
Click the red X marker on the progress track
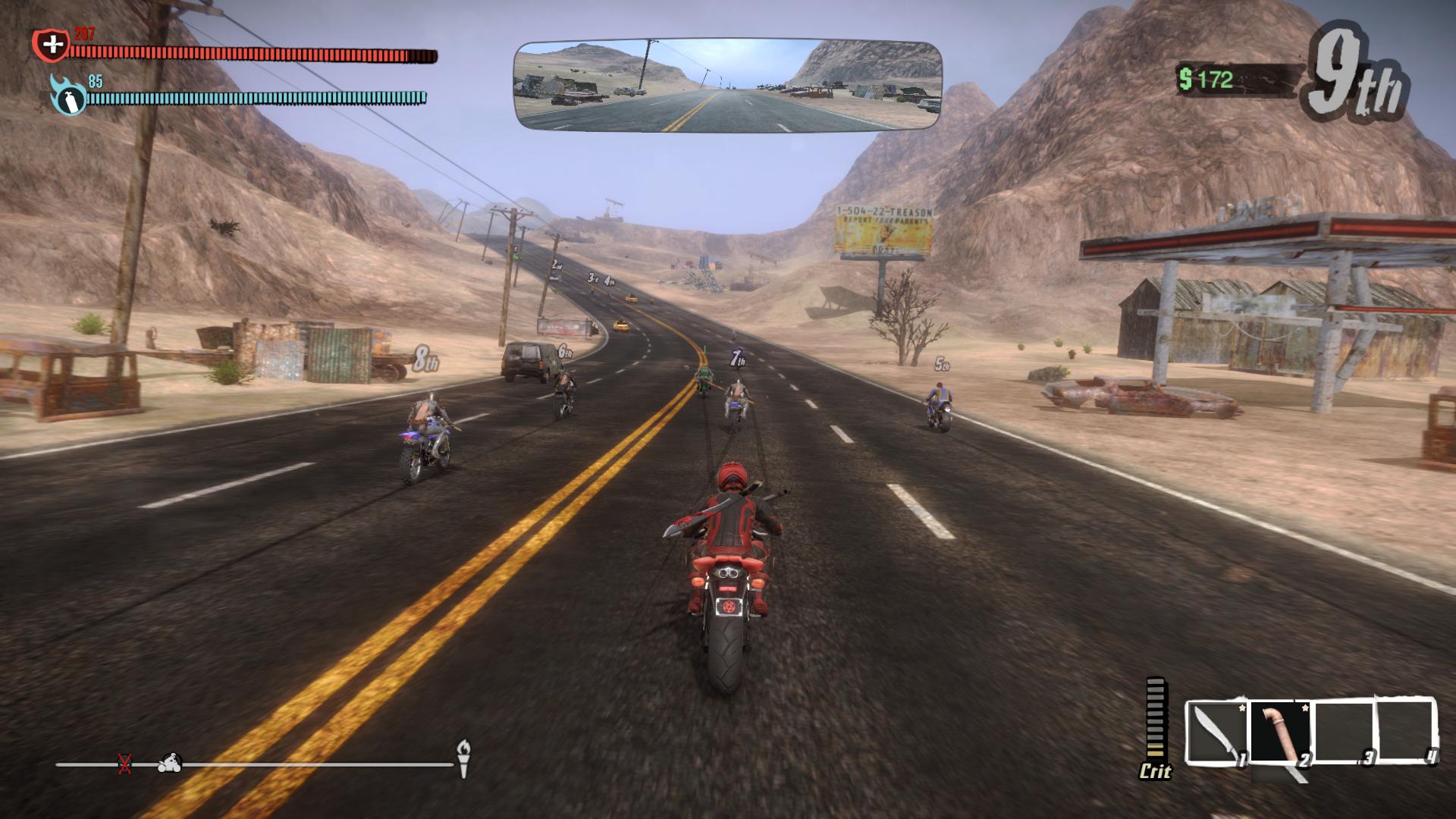125,764
